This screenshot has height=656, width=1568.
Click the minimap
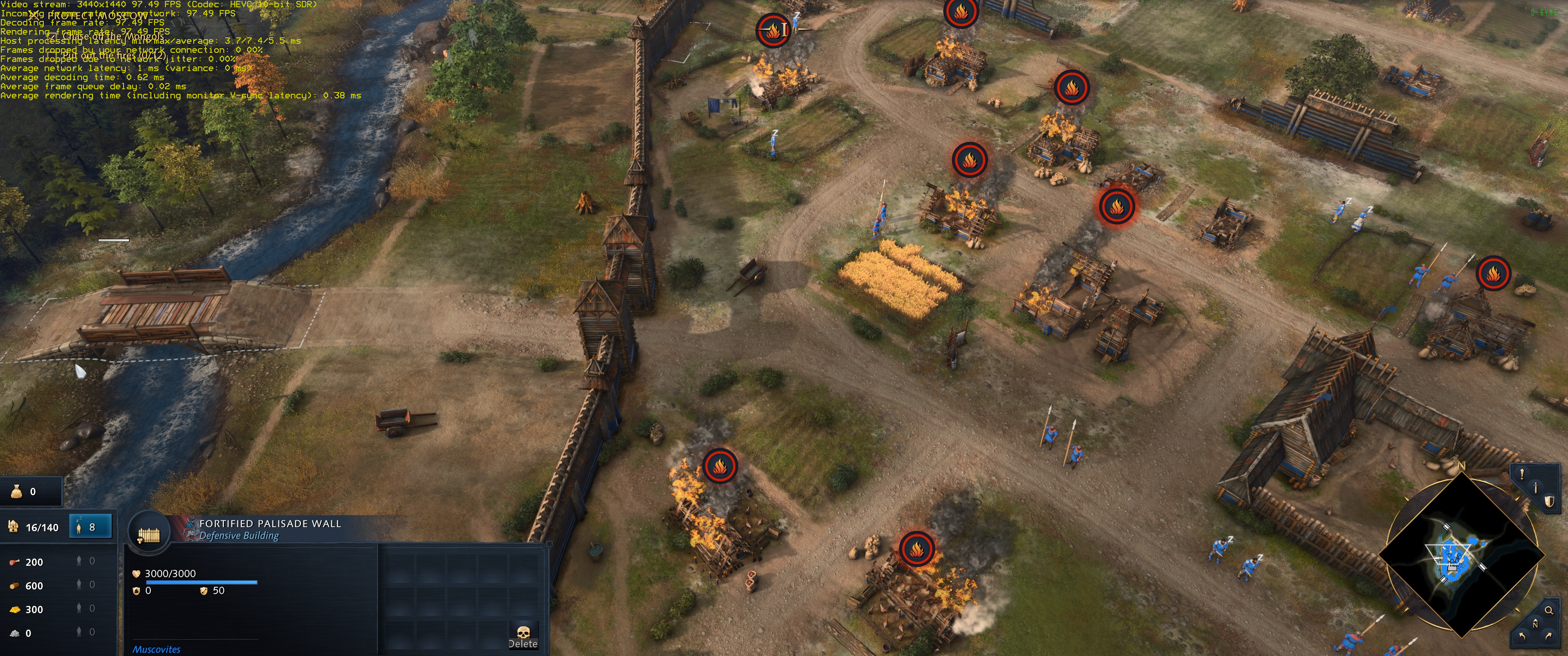(1461, 556)
